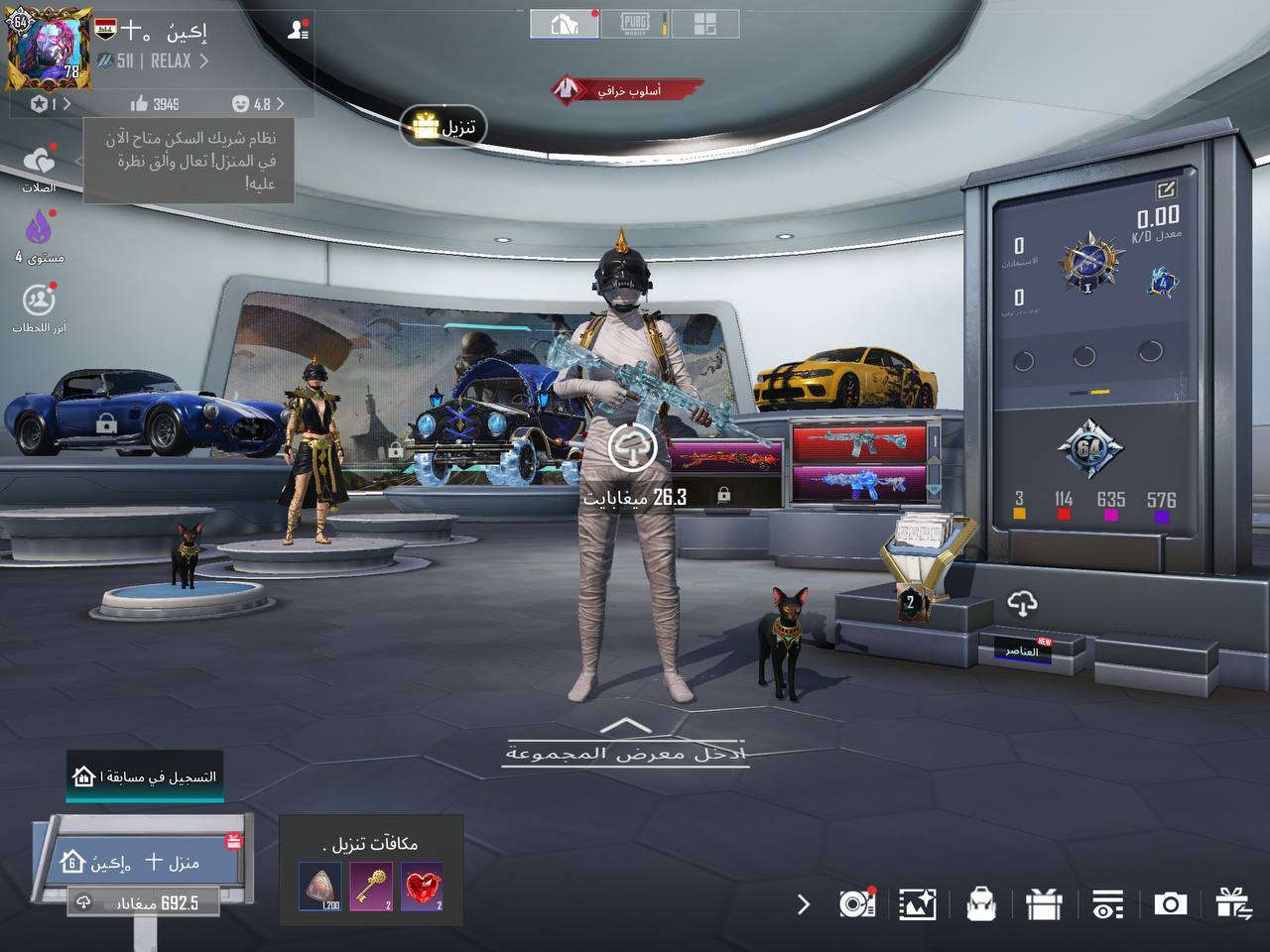Edit the stats showcase panel
This screenshot has height=952, width=1270.
click(x=1166, y=188)
